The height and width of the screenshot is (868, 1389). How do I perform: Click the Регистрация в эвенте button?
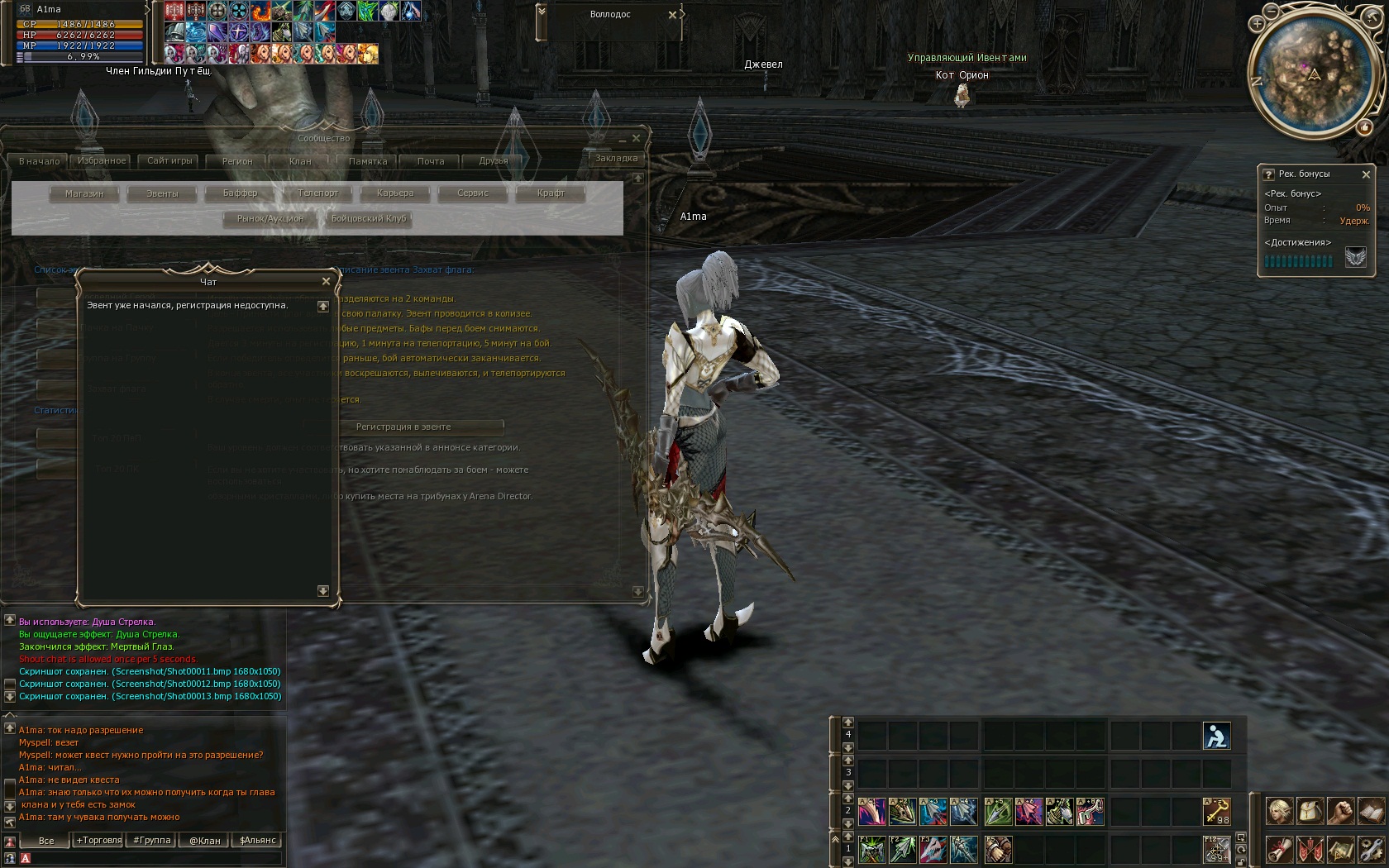point(403,427)
